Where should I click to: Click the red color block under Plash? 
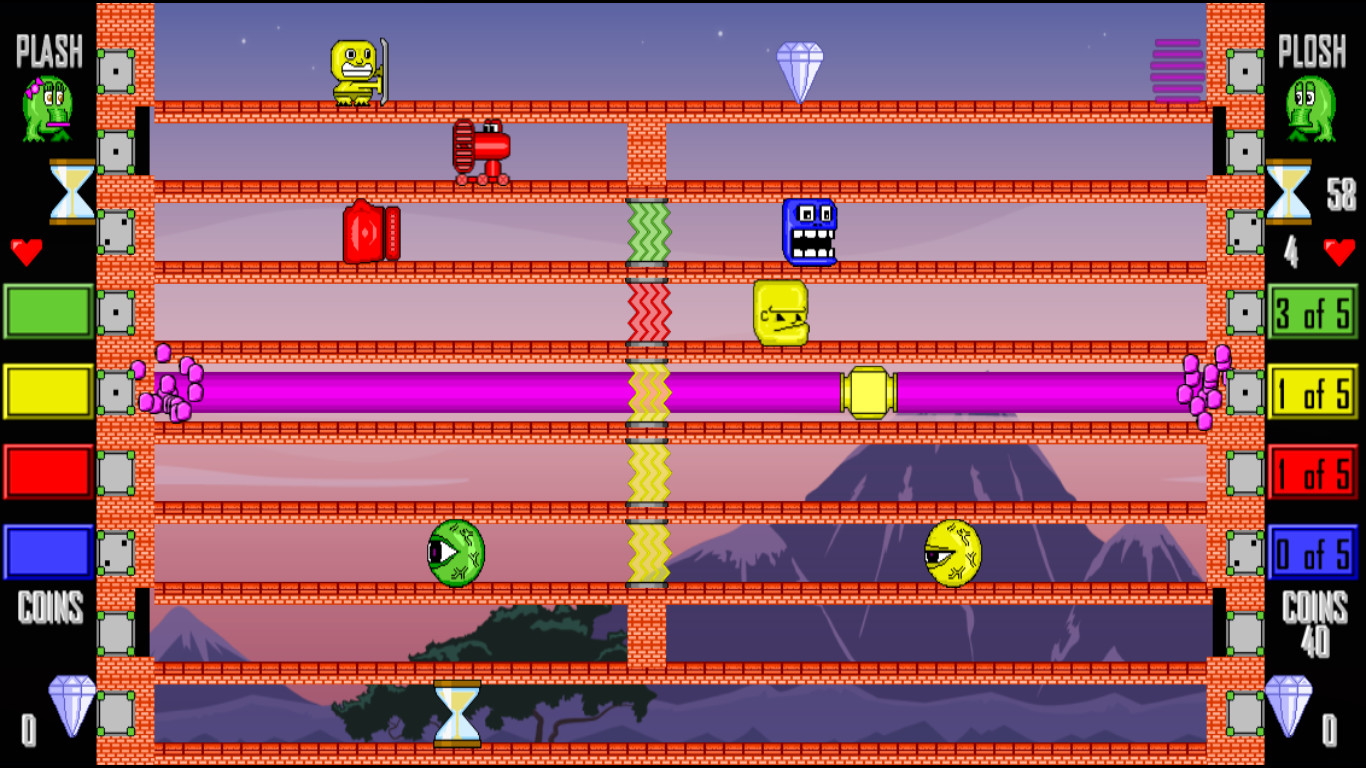tap(47, 471)
